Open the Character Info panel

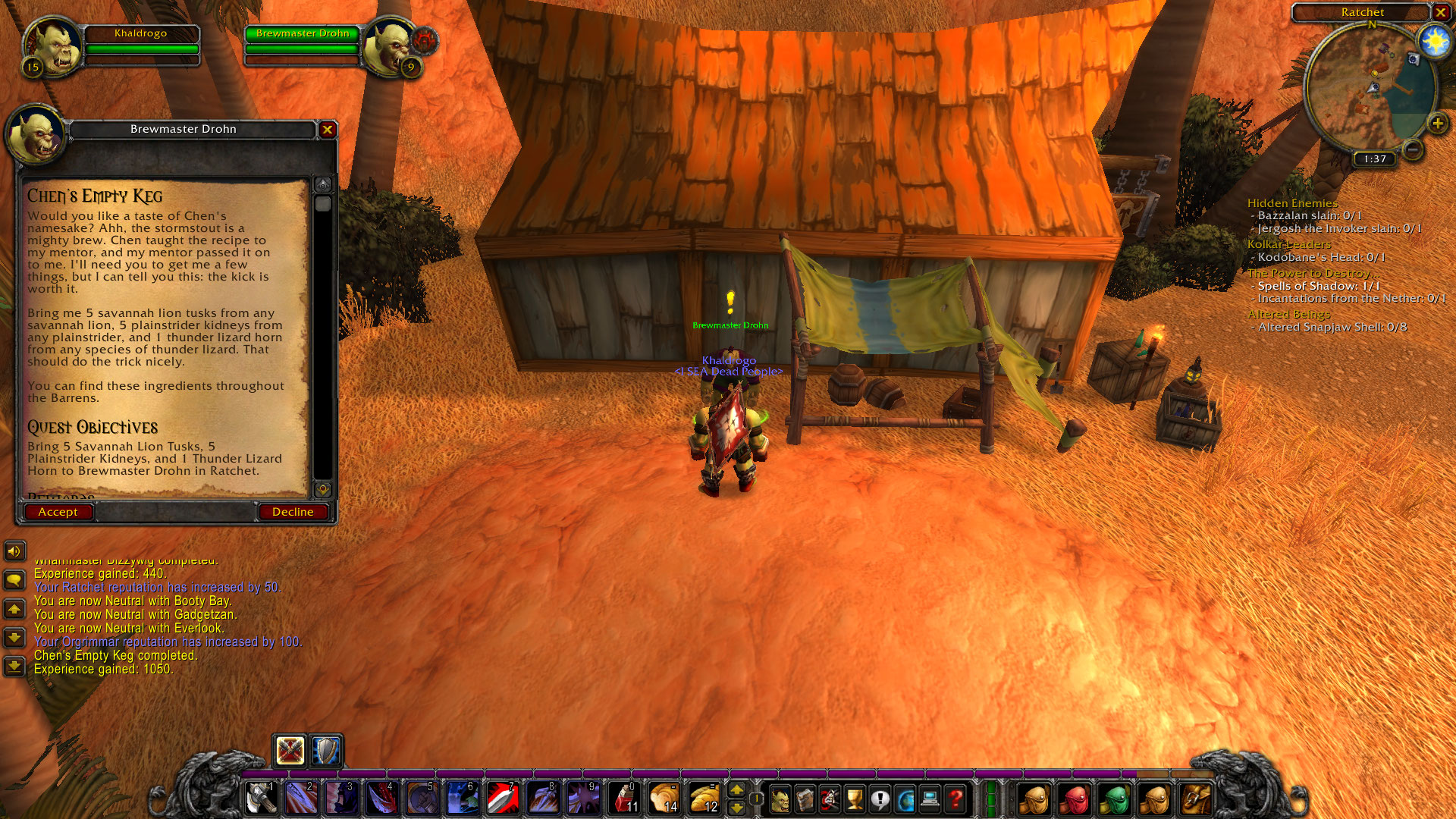click(x=779, y=797)
